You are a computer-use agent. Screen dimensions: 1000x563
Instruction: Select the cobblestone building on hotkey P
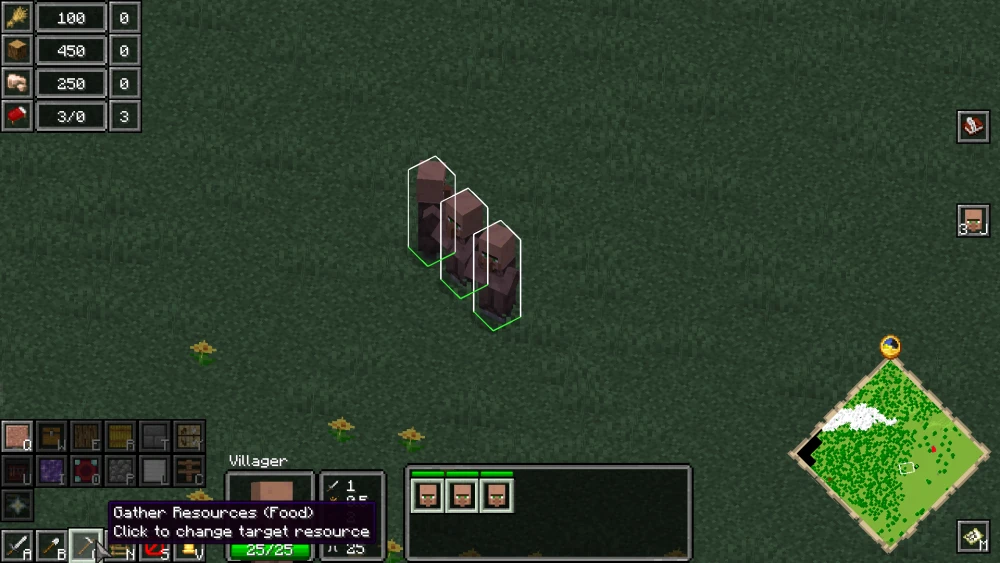120,471
